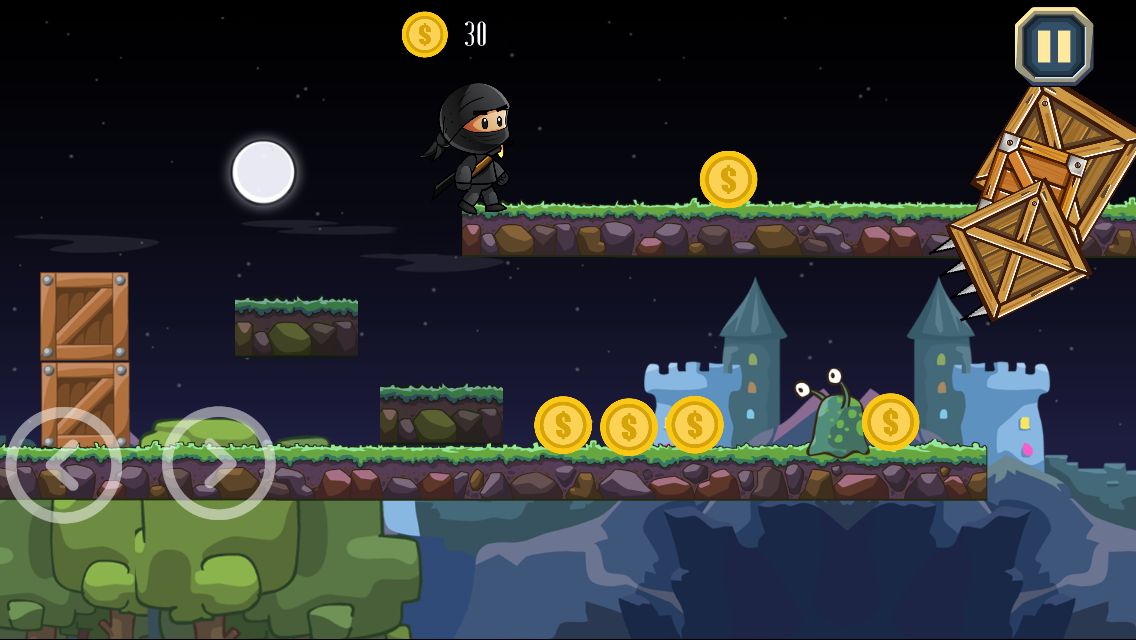Pause the game with the pause button
This screenshot has height=640, width=1136.
tap(1054, 46)
